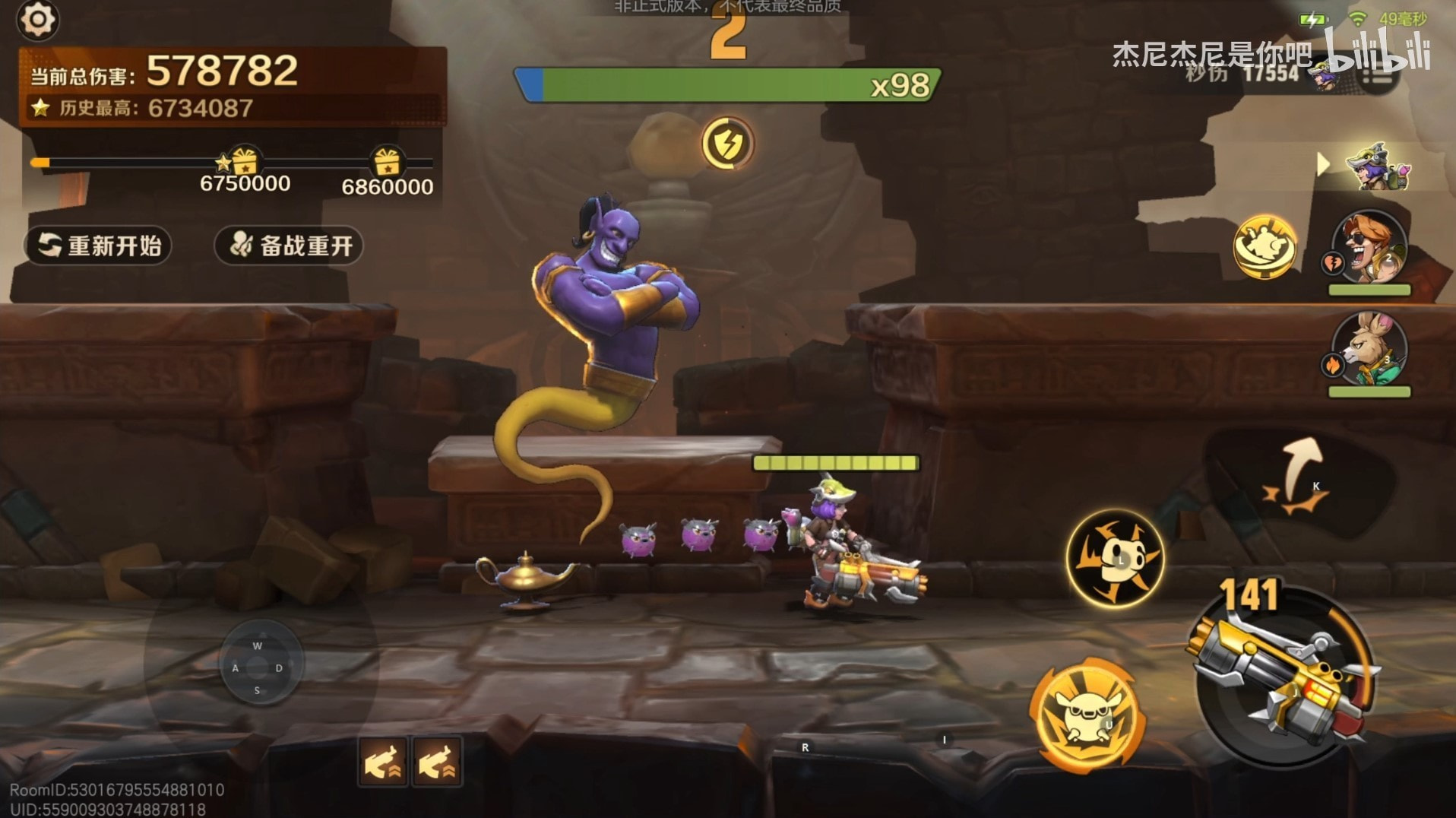Tap the 重新开始 restart button

(x=99, y=246)
